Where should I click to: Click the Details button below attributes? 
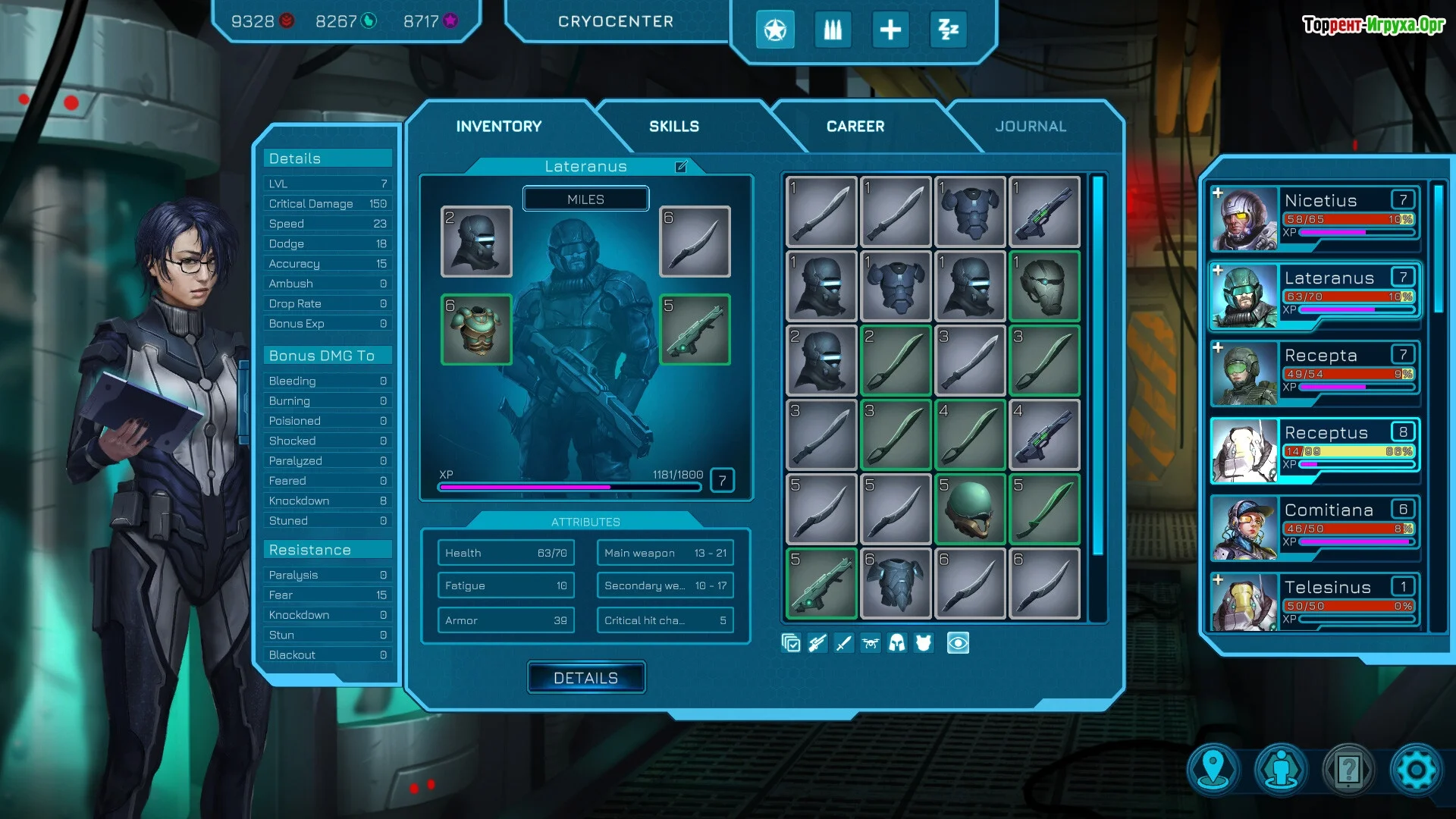coord(585,678)
